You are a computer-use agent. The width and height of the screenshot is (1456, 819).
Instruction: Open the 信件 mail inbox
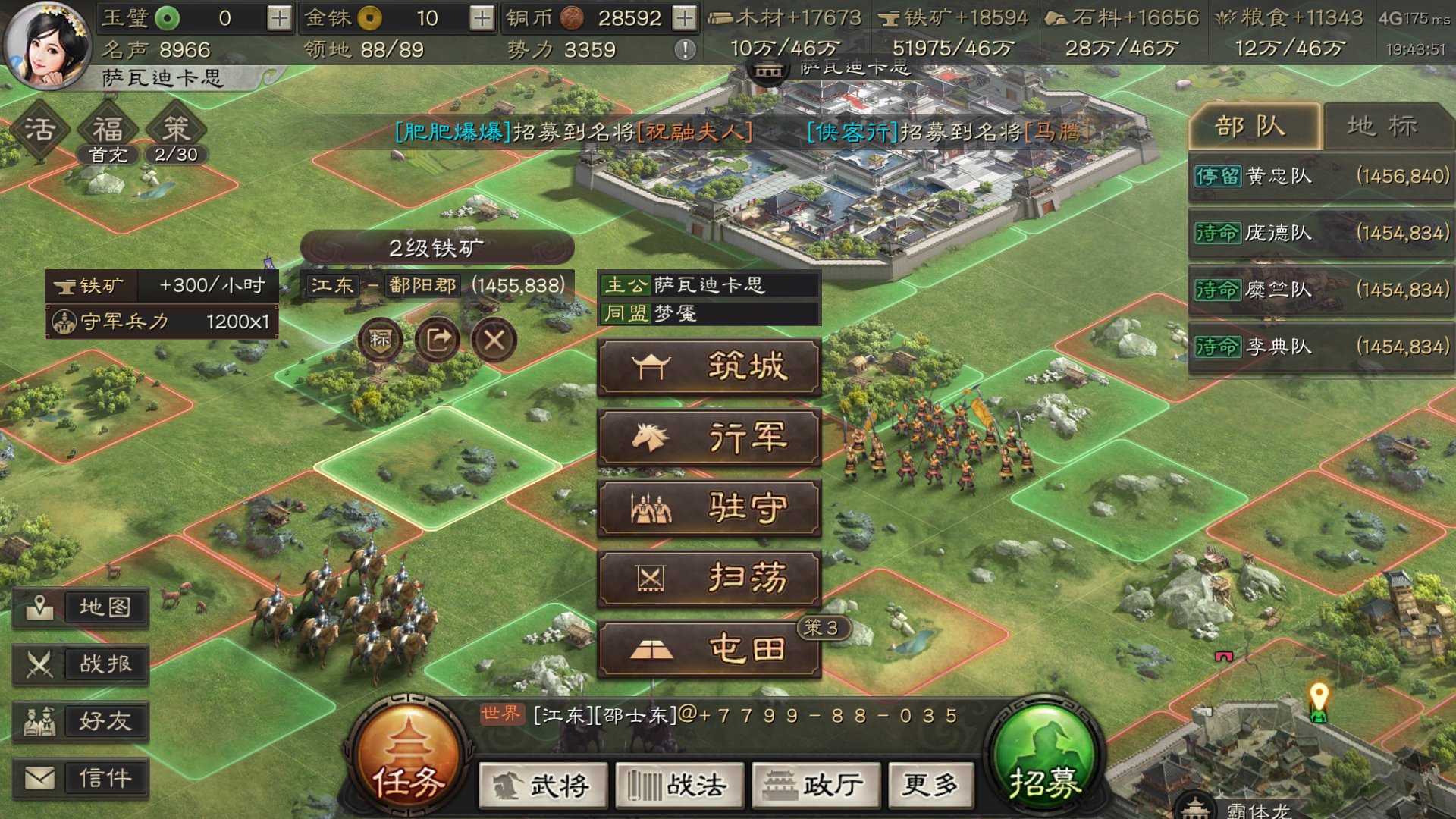(x=81, y=777)
